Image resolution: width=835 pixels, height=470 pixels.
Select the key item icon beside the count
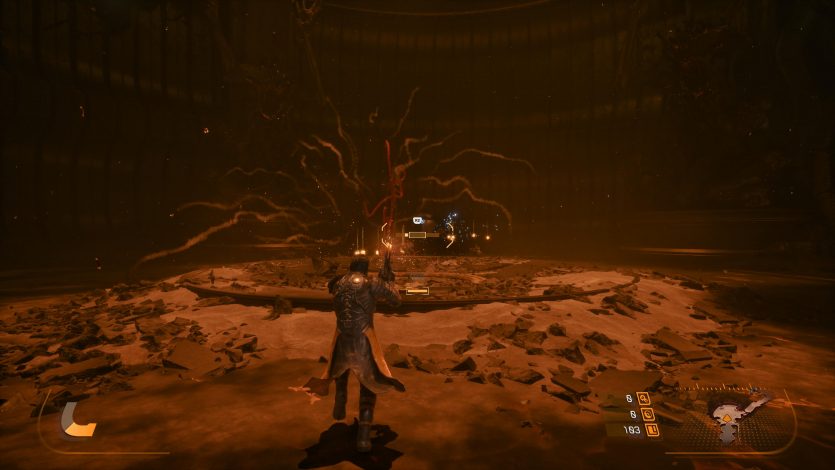click(643, 398)
